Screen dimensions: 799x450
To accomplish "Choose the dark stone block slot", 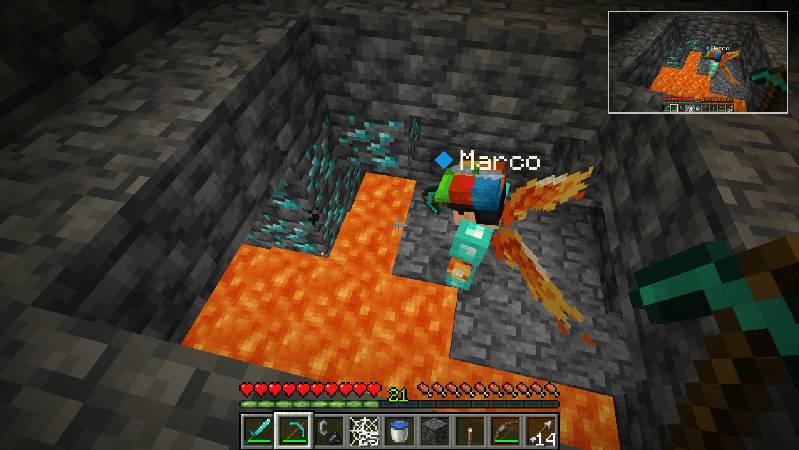I will [x=433, y=431].
